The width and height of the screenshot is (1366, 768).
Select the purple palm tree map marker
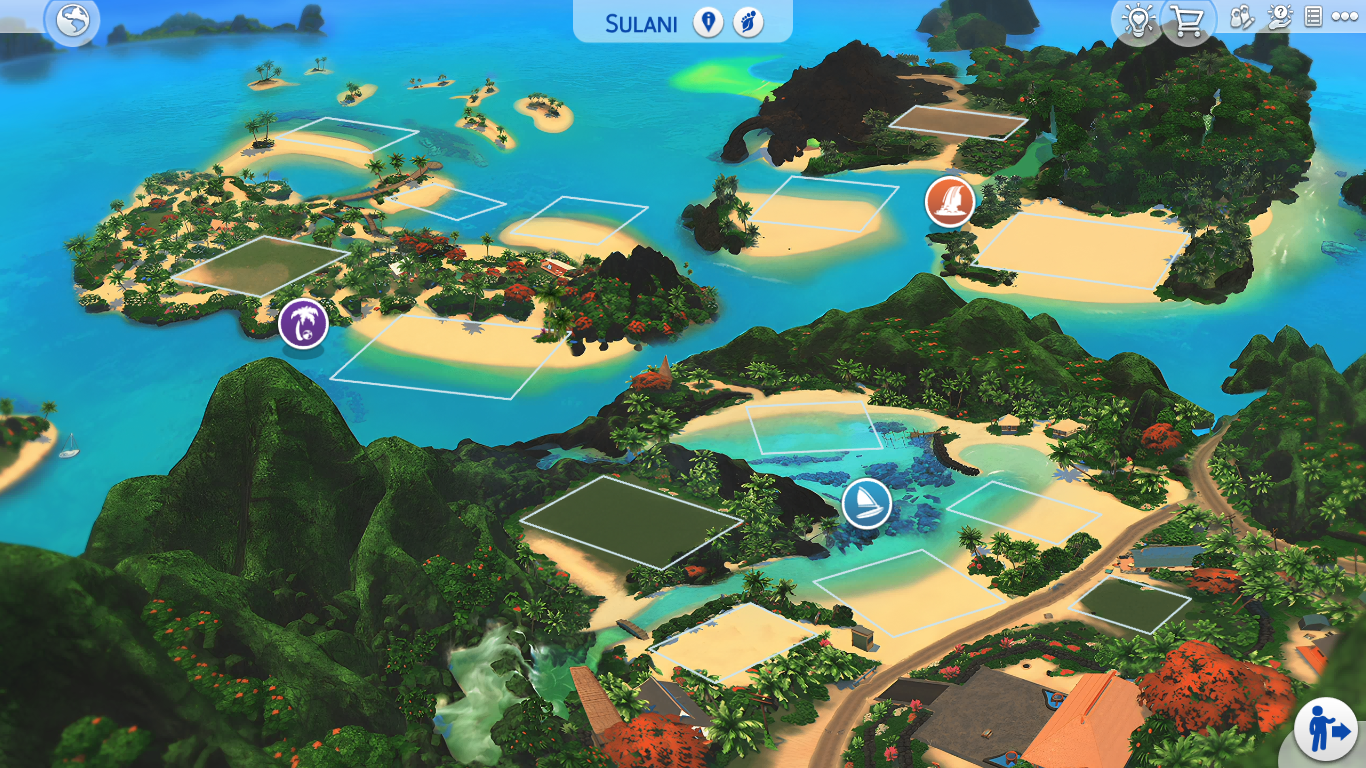pos(303,323)
